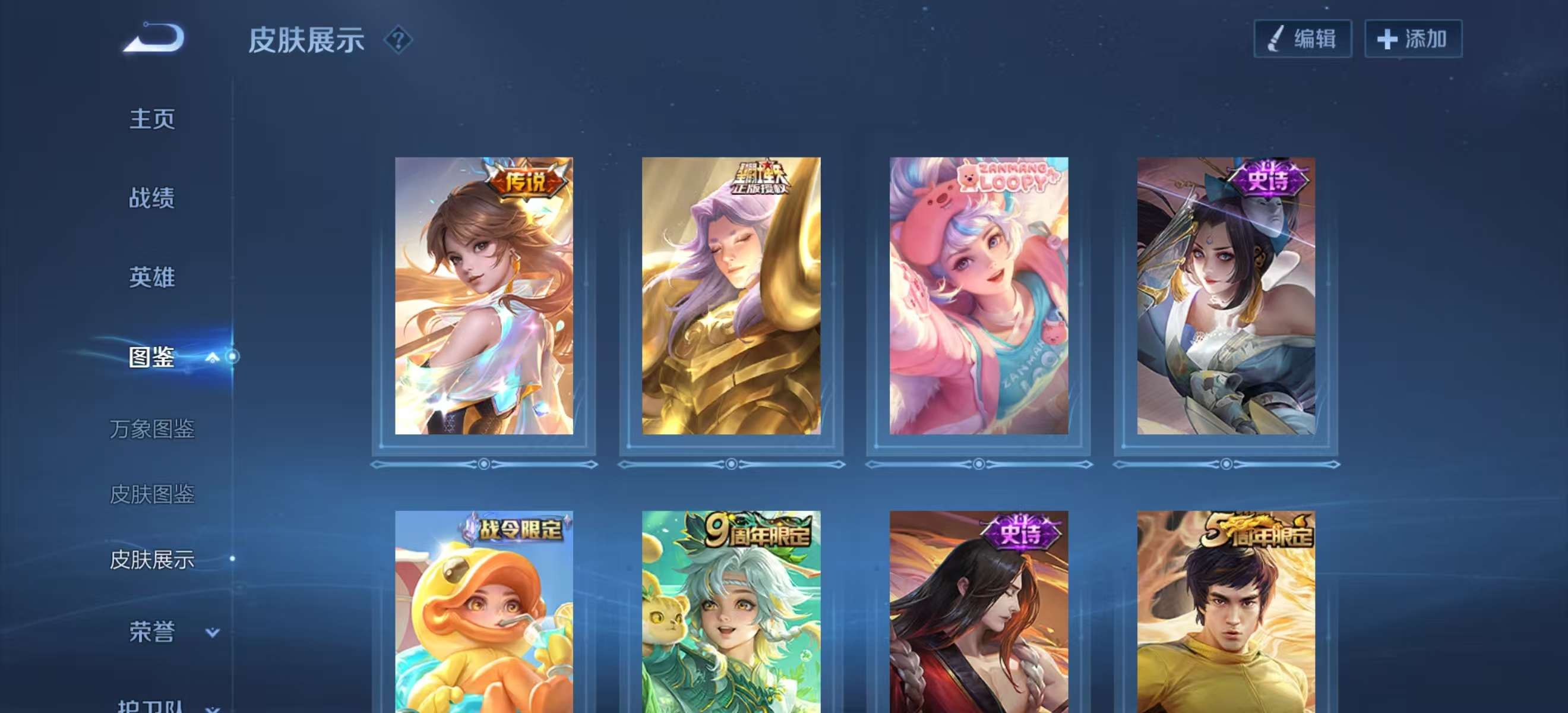Viewport: 1568px width, 713px height.
Task: Expand the 荣誉 honors section
Action: click(x=212, y=632)
